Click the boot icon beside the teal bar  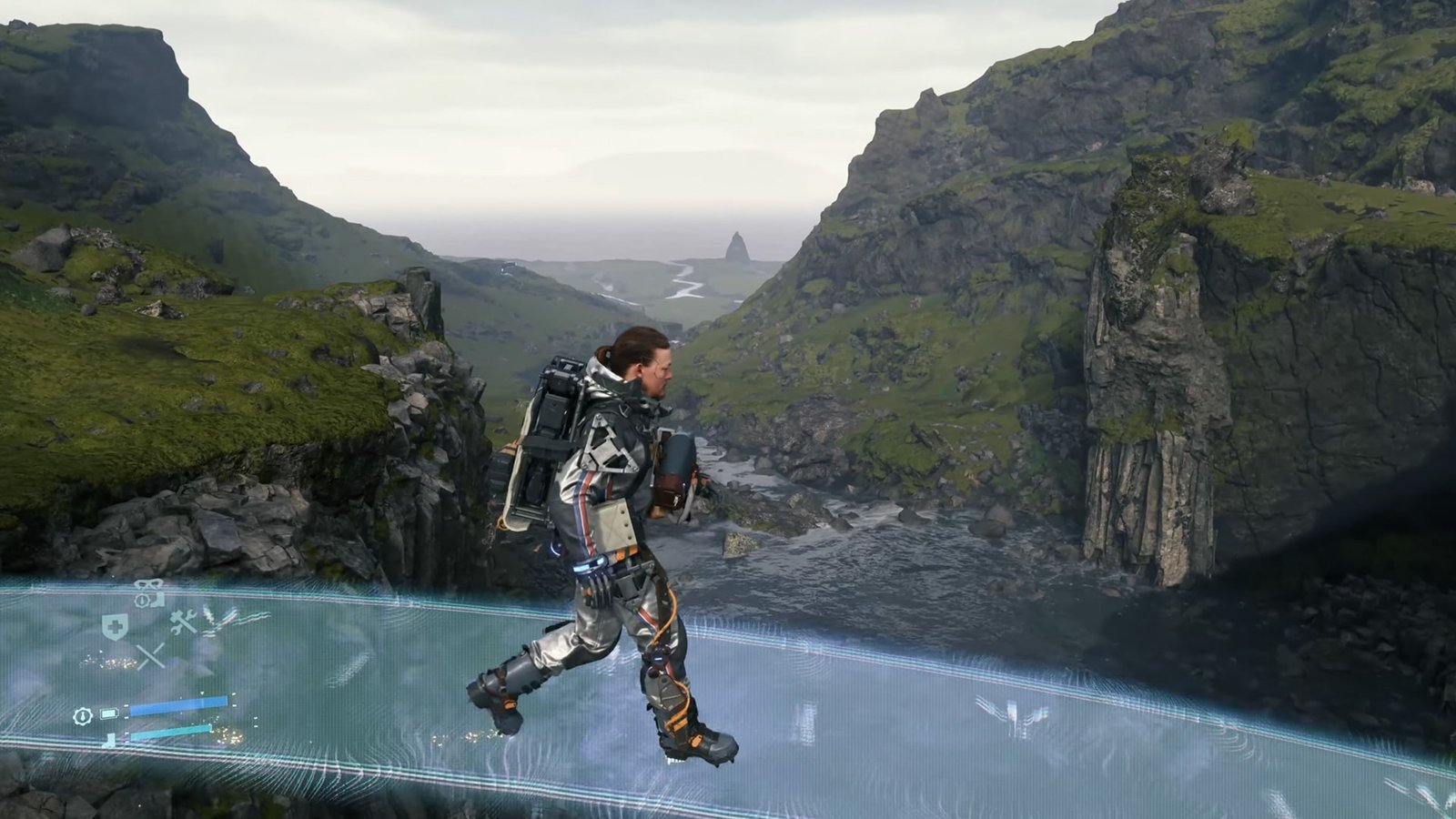[110, 740]
